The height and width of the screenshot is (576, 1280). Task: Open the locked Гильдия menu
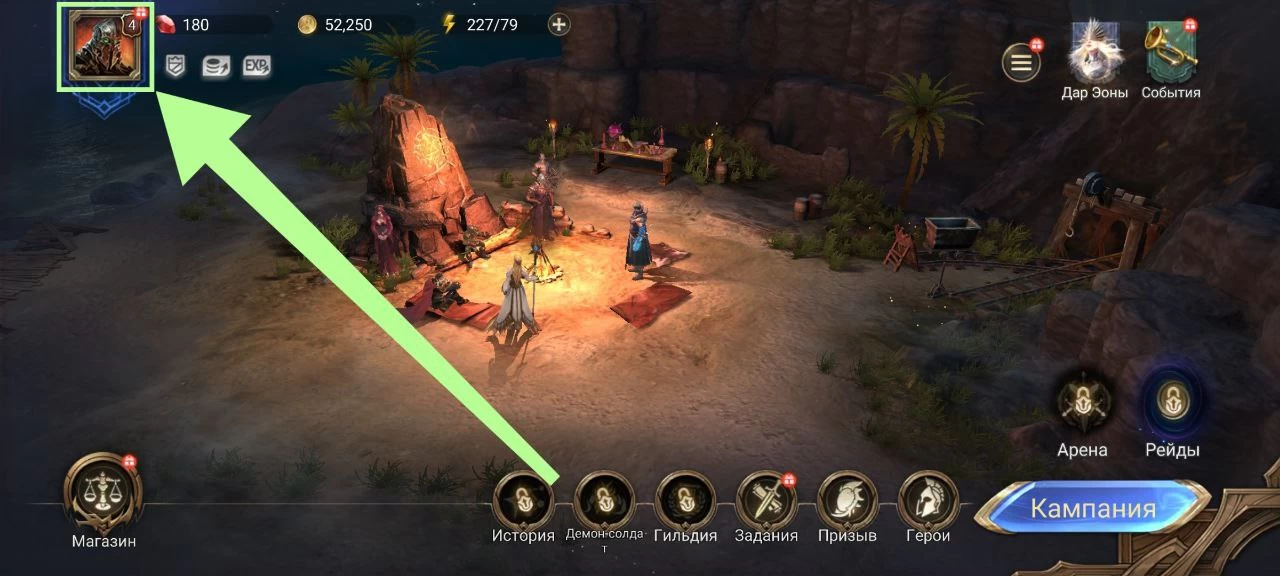685,501
